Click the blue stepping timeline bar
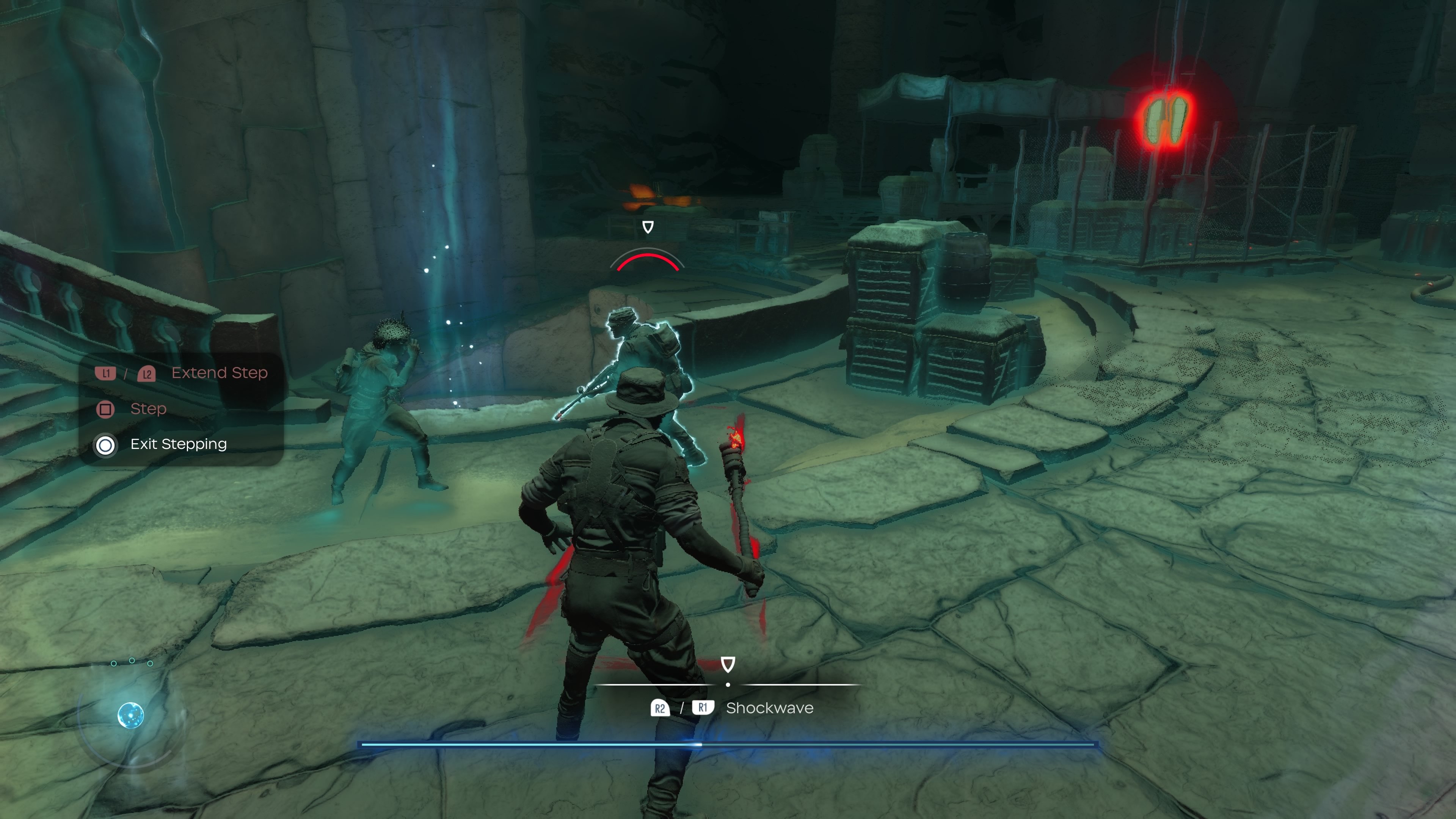 (728, 744)
